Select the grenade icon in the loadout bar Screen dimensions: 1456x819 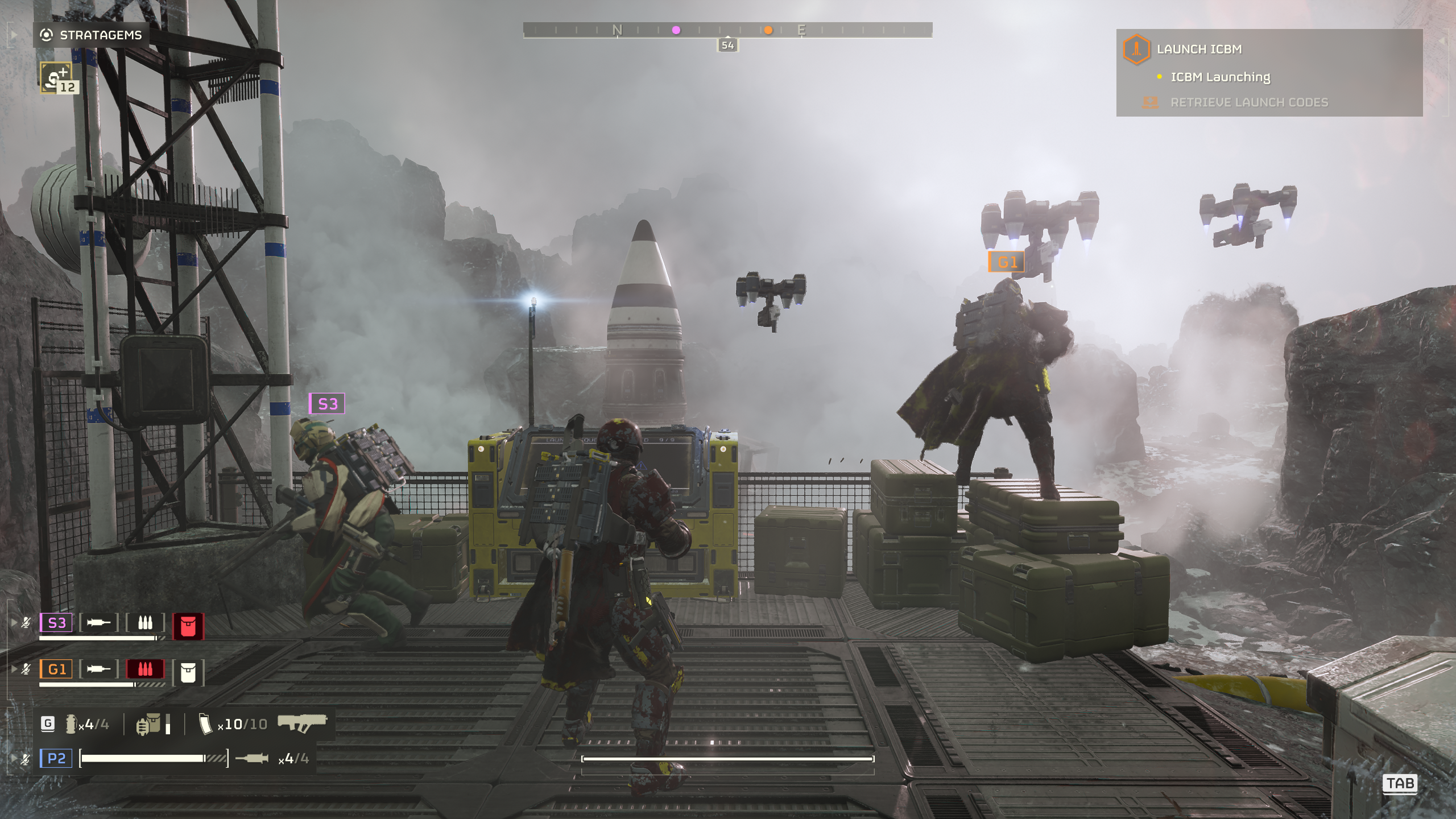point(71,724)
